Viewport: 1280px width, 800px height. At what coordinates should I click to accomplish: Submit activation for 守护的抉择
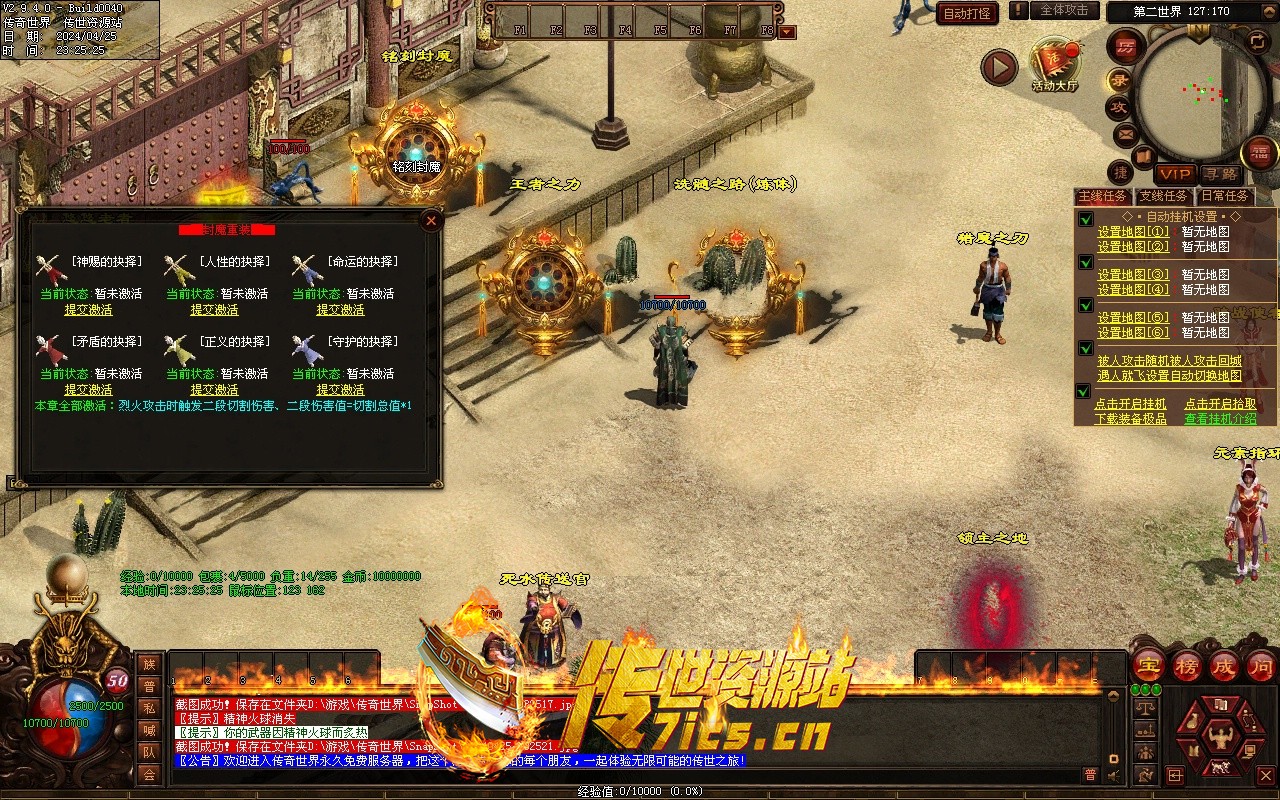[x=340, y=390]
